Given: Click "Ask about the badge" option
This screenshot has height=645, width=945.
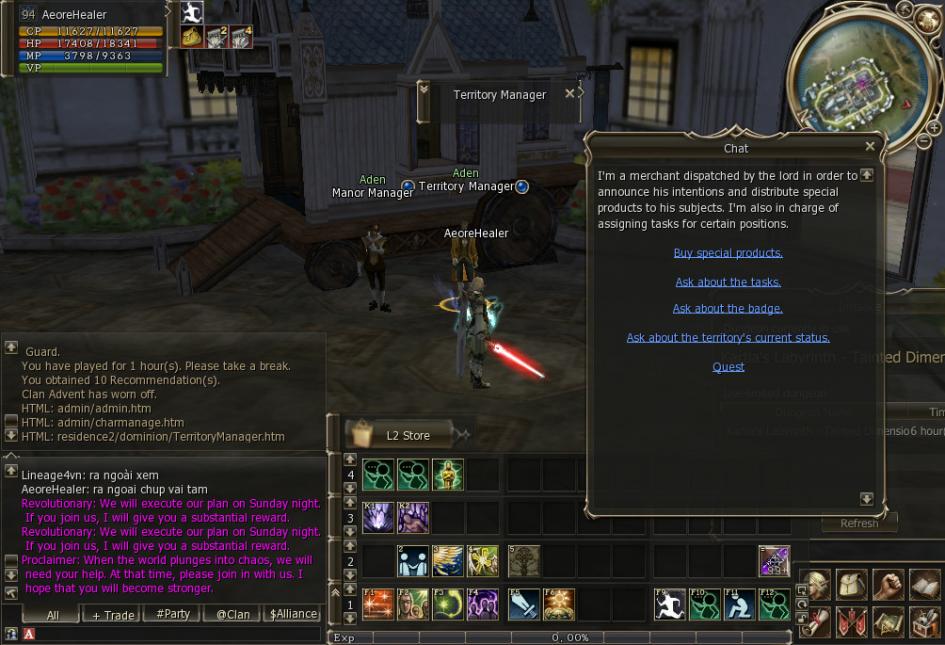Looking at the screenshot, I should click(x=728, y=309).
